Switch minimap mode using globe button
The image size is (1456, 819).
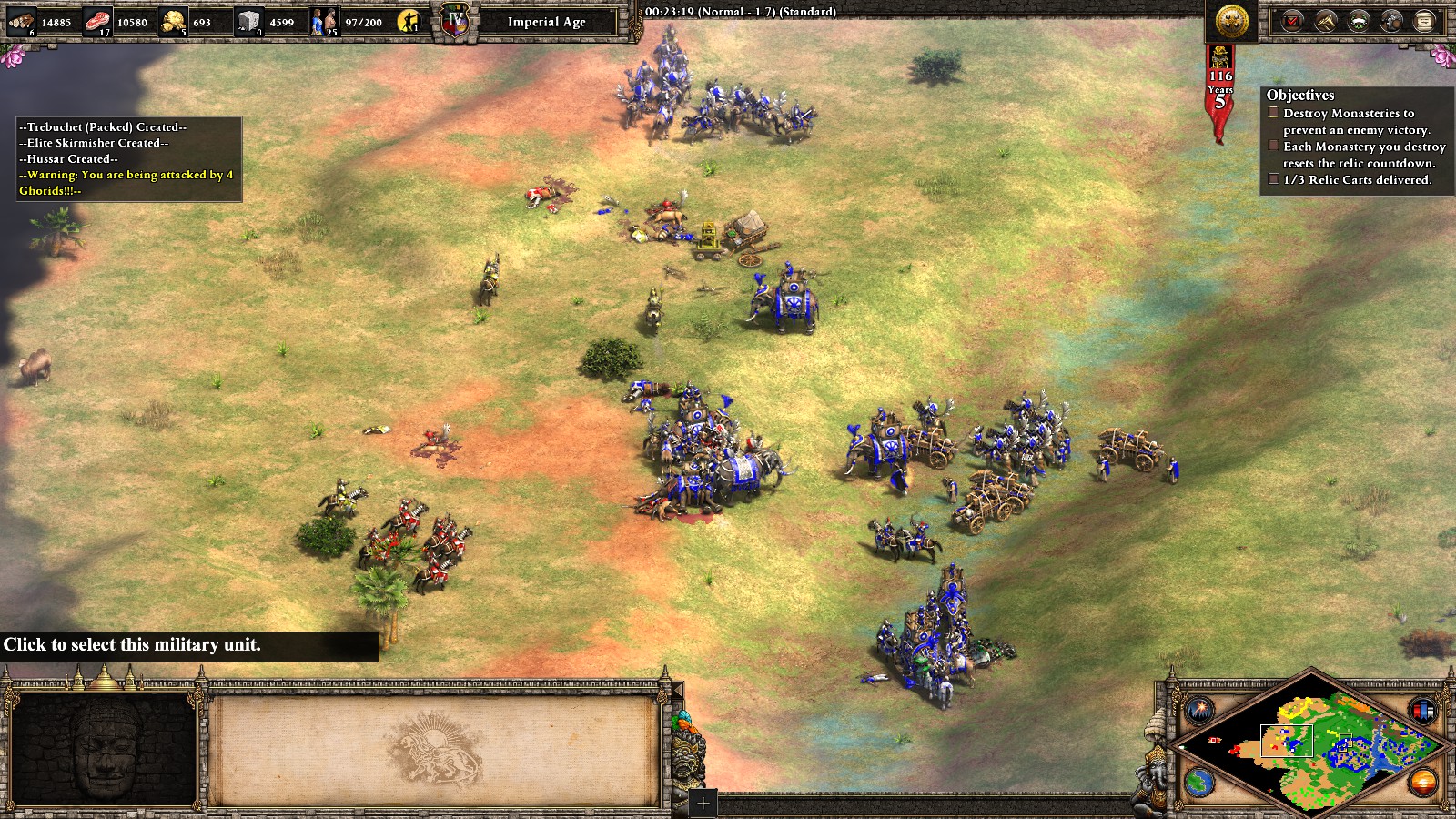point(1199,782)
